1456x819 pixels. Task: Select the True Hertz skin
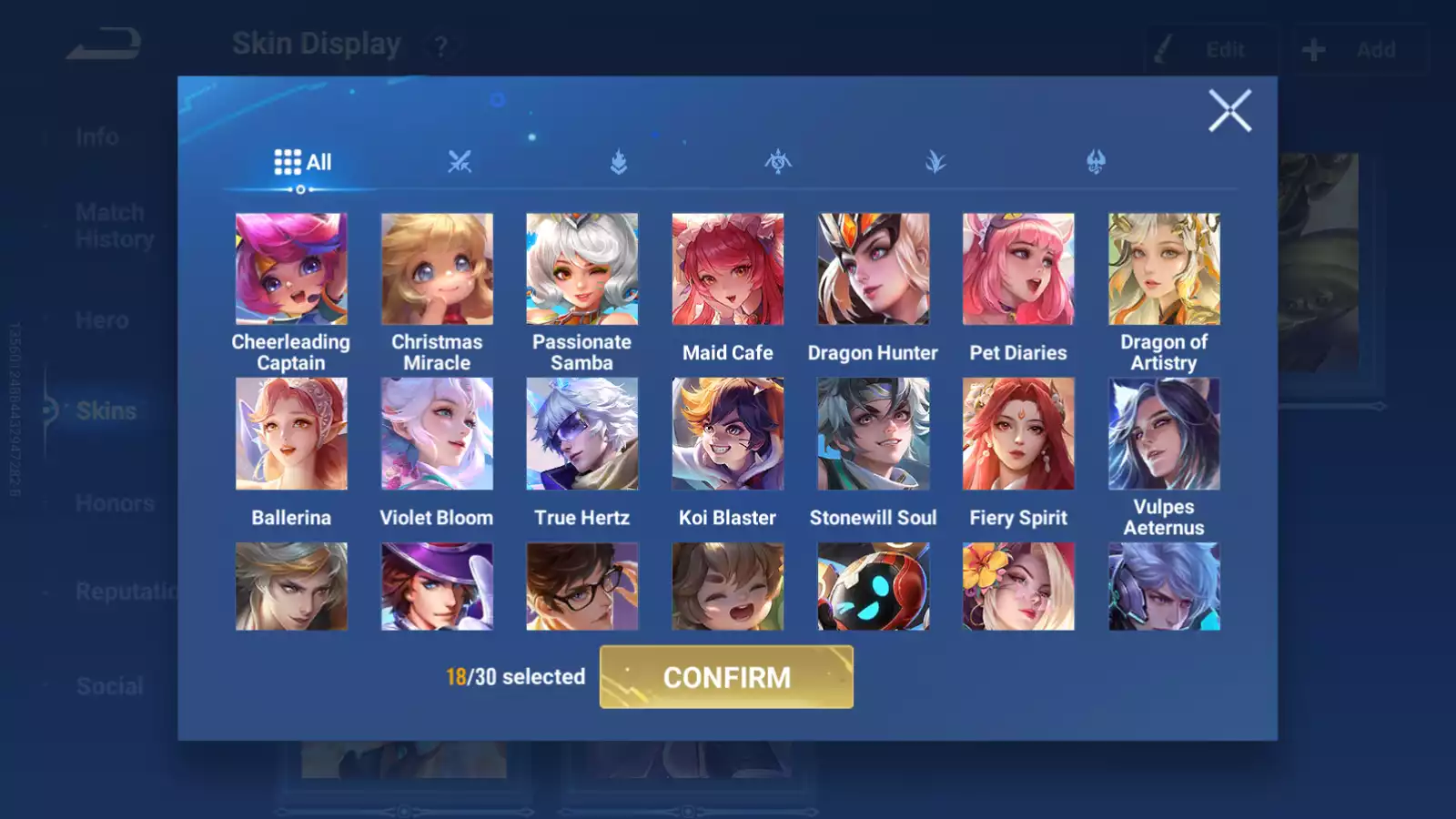tap(582, 434)
